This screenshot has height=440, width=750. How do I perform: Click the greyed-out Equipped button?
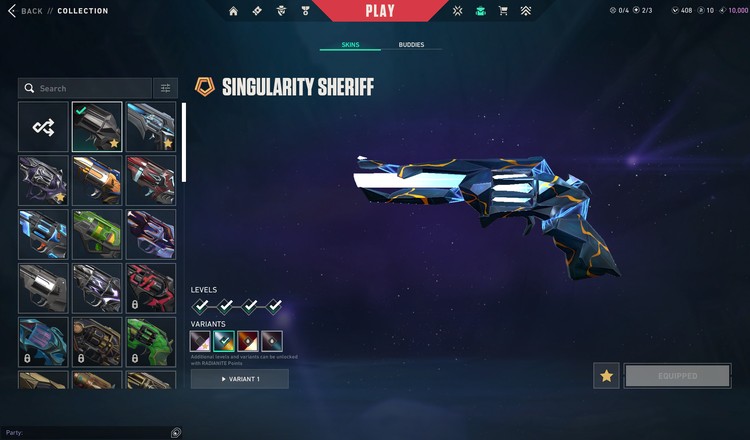pyautogui.click(x=677, y=376)
